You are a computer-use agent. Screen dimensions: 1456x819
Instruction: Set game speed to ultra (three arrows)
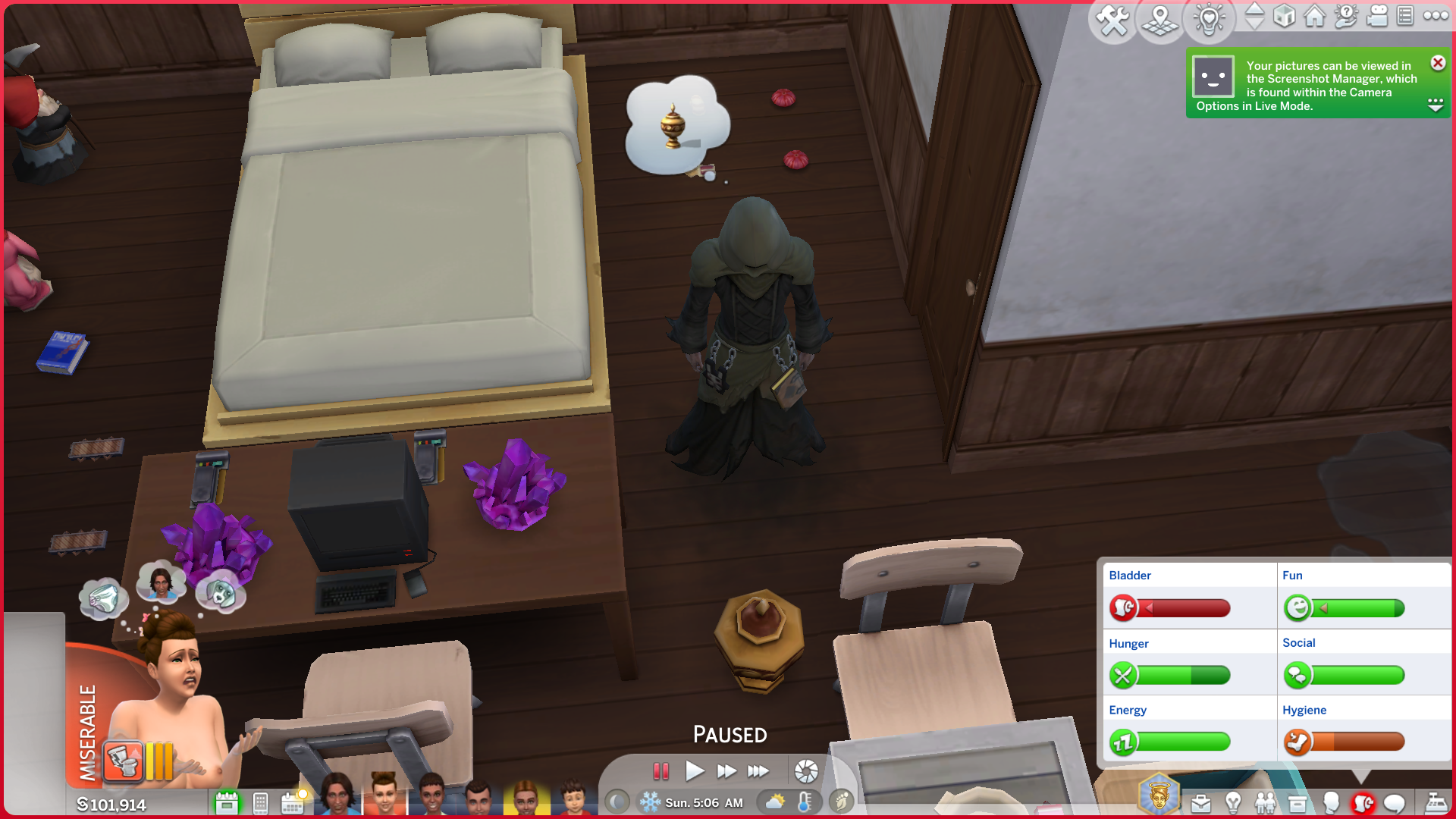(758, 771)
